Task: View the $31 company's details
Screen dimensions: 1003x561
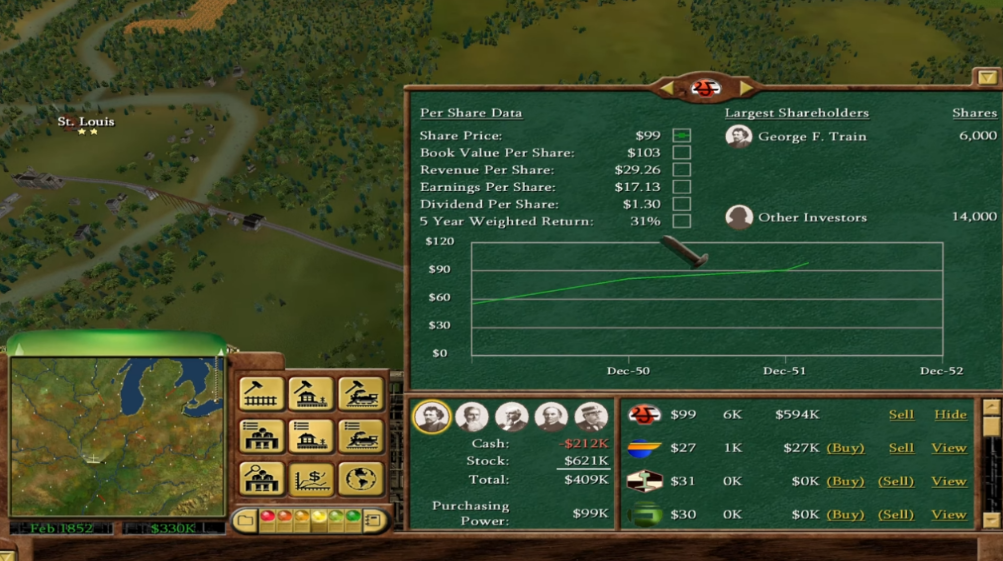Action: click(948, 481)
